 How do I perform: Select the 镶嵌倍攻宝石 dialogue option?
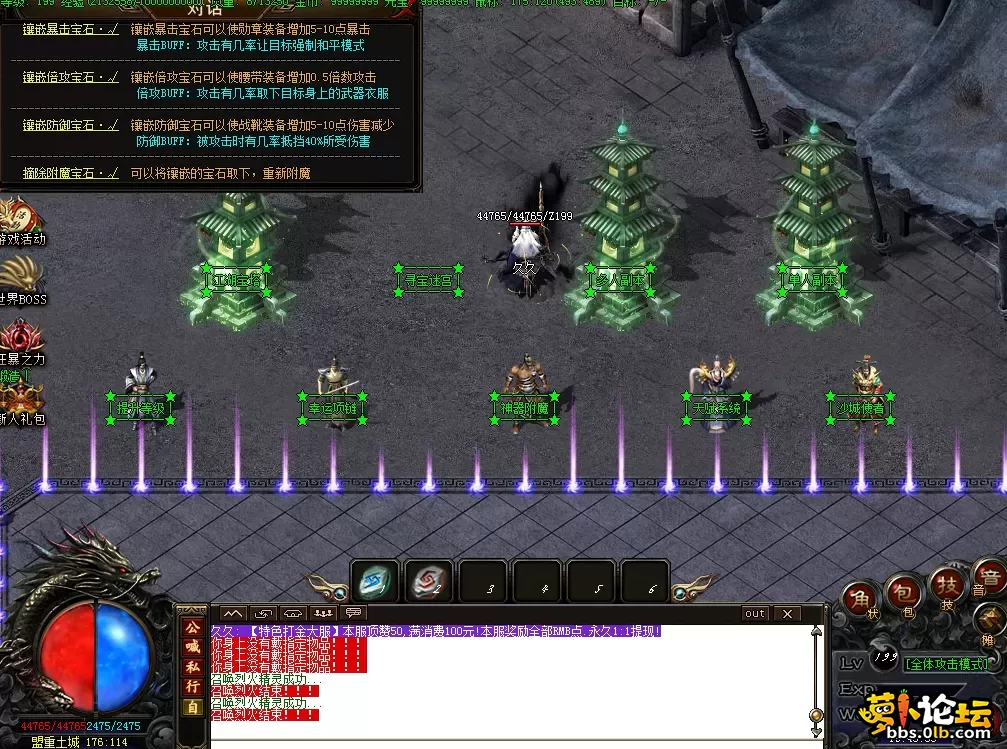point(70,77)
